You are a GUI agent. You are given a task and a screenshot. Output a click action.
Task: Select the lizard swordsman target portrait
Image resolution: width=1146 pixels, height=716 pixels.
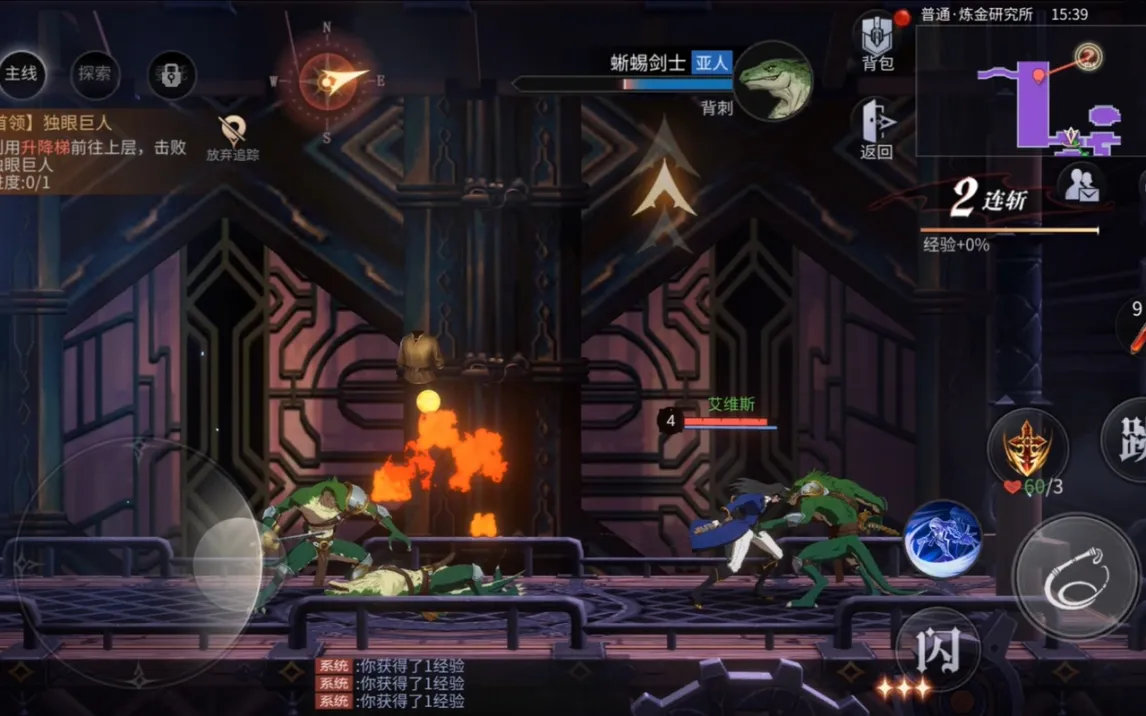click(773, 80)
